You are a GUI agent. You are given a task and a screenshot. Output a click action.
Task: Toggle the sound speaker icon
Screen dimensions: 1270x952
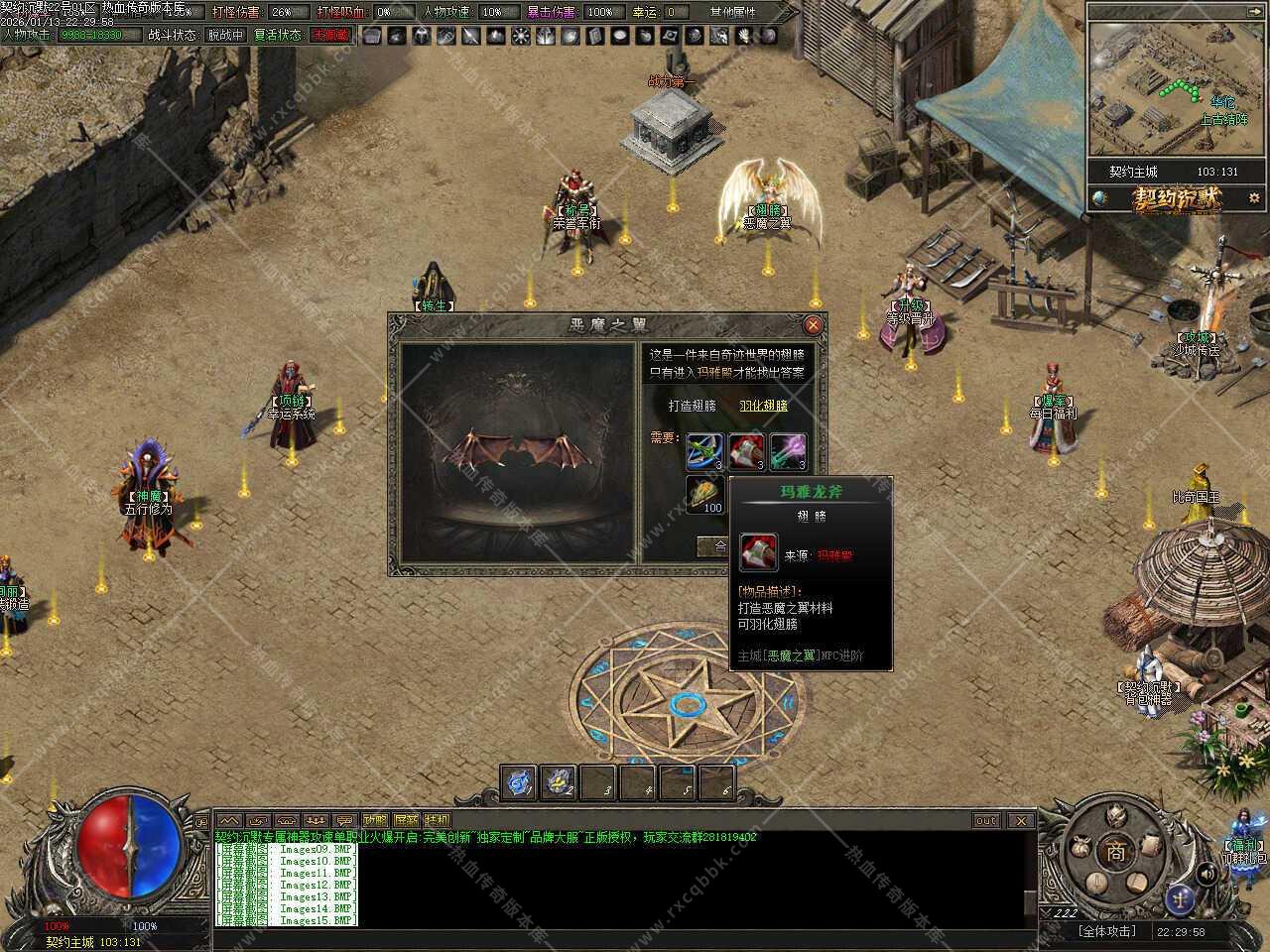point(1206,874)
